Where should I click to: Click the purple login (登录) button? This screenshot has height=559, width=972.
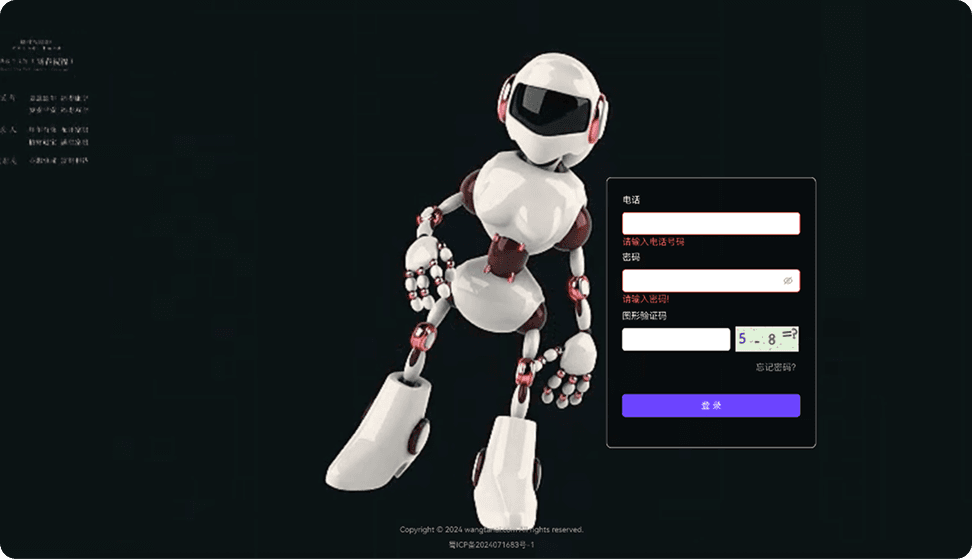pos(710,405)
